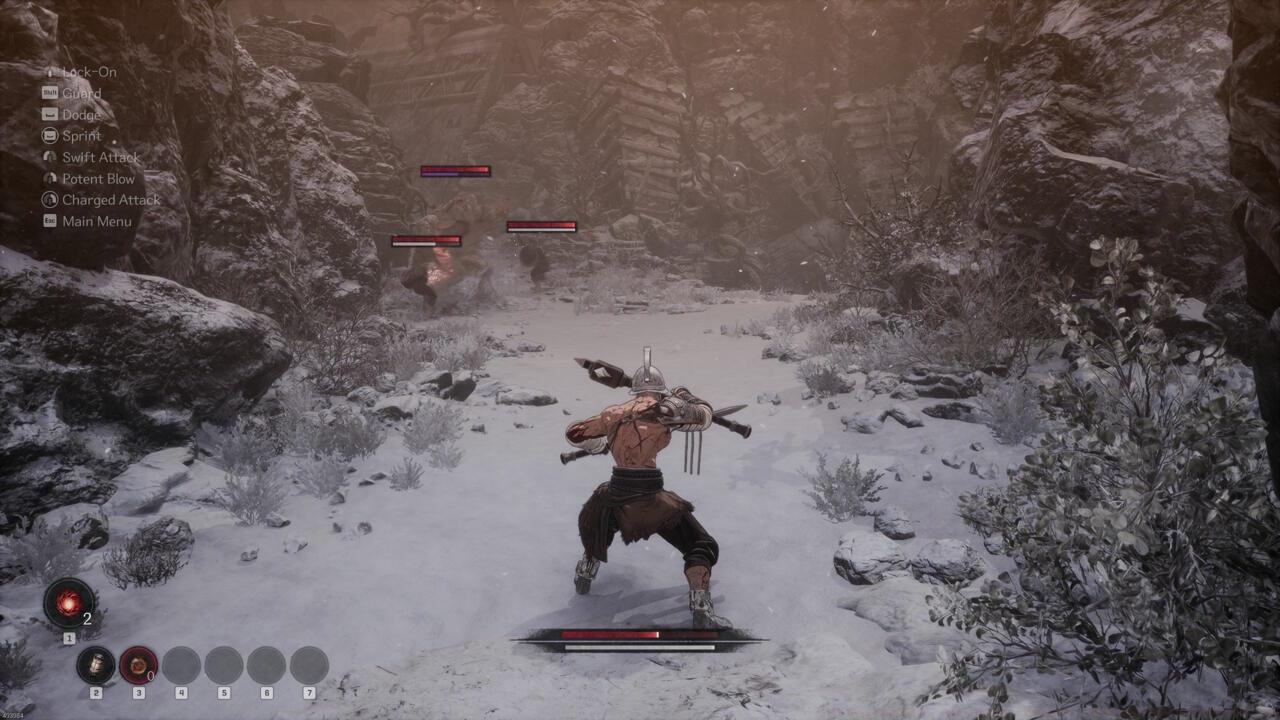Click the left-mouse icon beside Swift Attack
This screenshot has width=1280, height=720.
click(x=49, y=157)
